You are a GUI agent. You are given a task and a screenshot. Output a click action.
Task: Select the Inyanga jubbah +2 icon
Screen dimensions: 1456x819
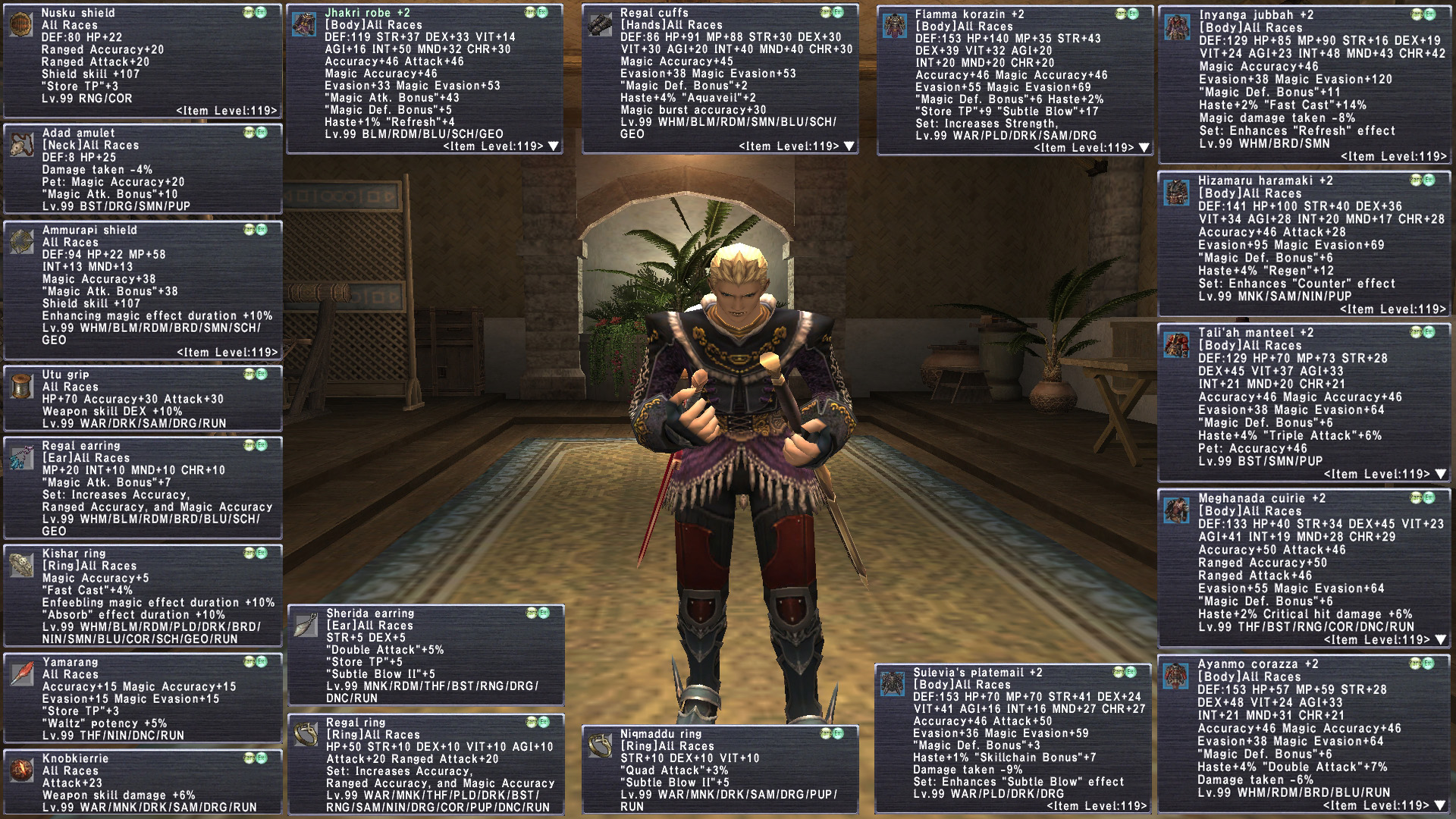click(1178, 27)
